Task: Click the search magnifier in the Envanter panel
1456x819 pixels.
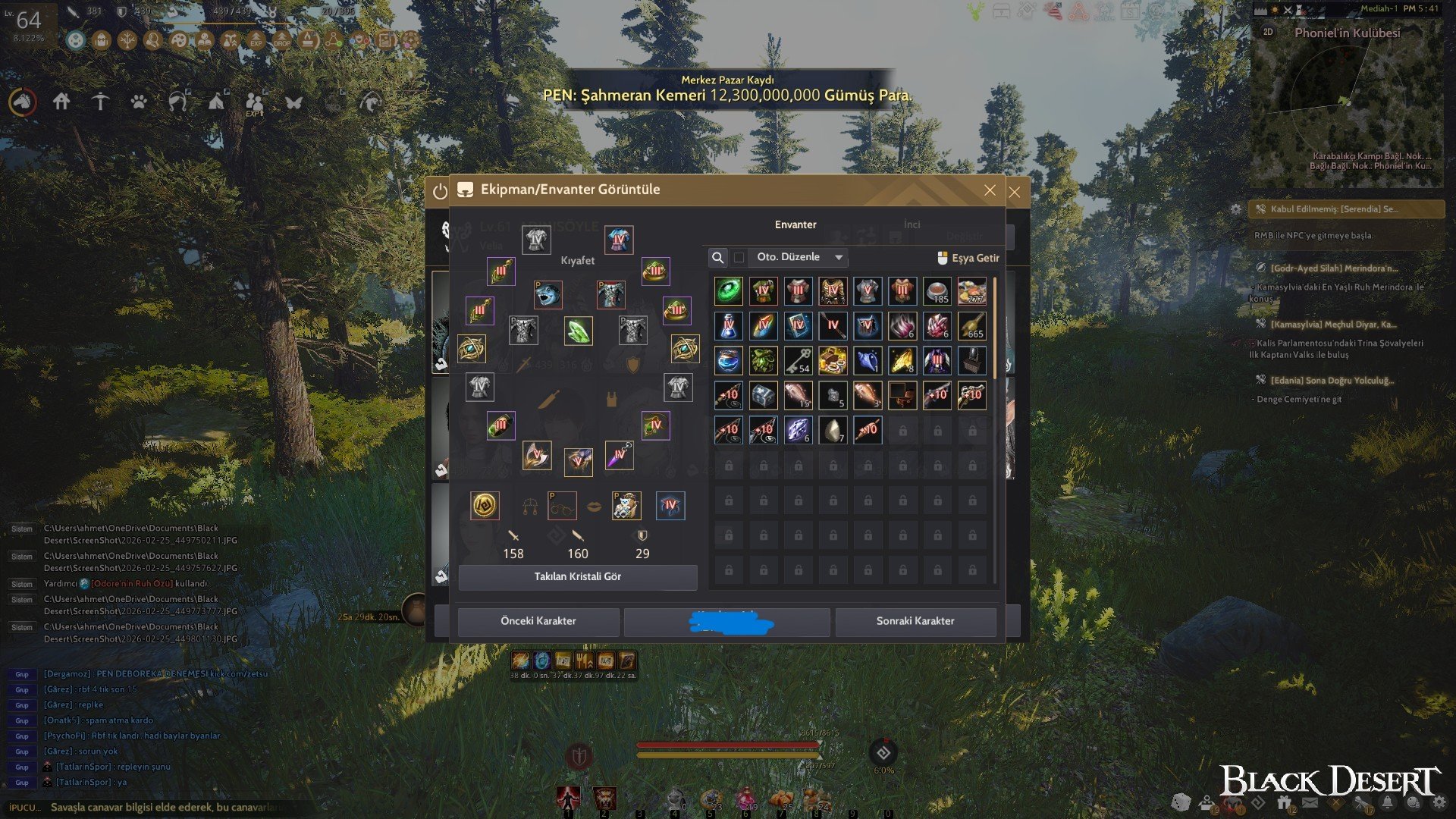Action: (718, 258)
